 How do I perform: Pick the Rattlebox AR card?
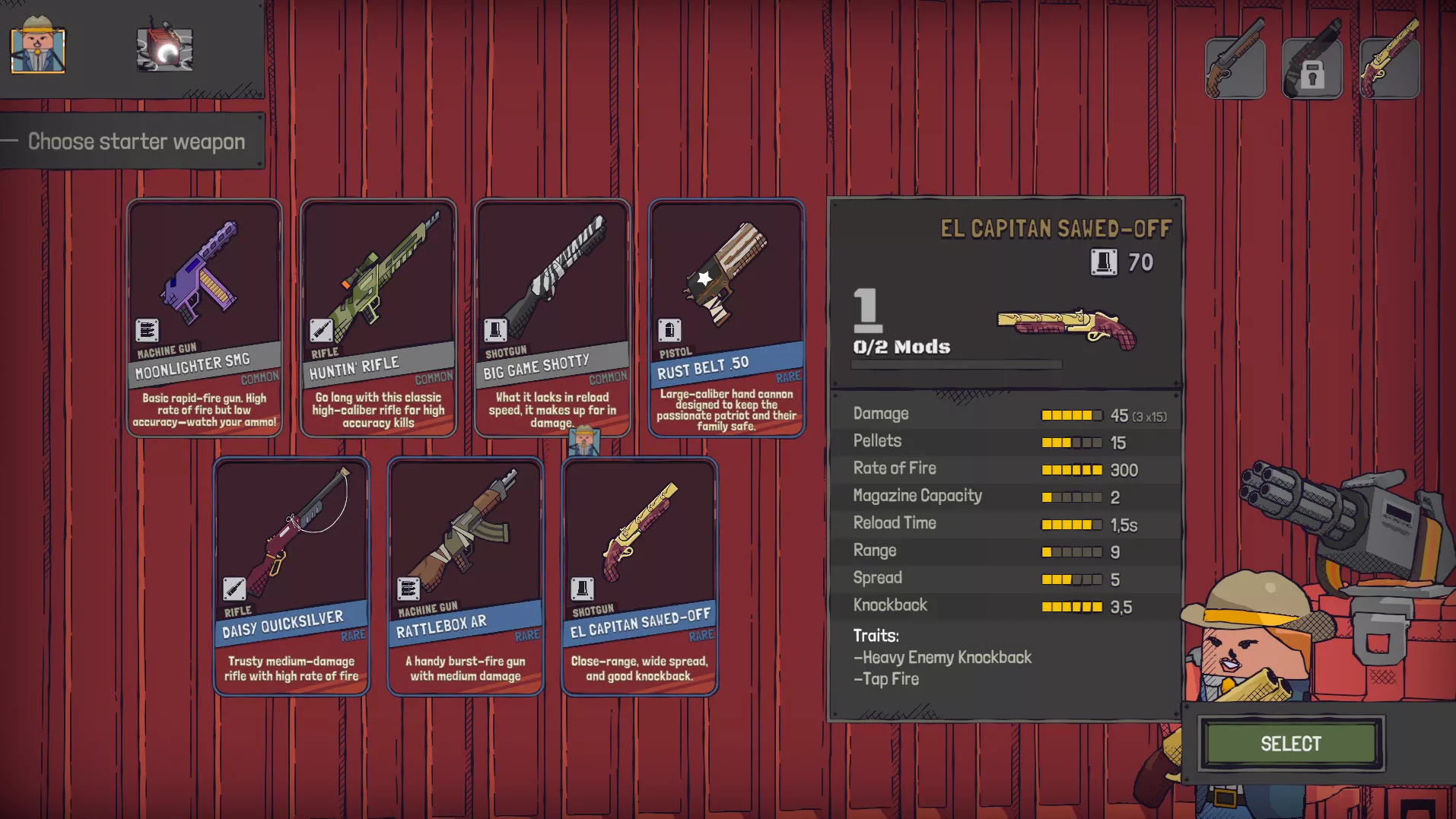pos(466,576)
